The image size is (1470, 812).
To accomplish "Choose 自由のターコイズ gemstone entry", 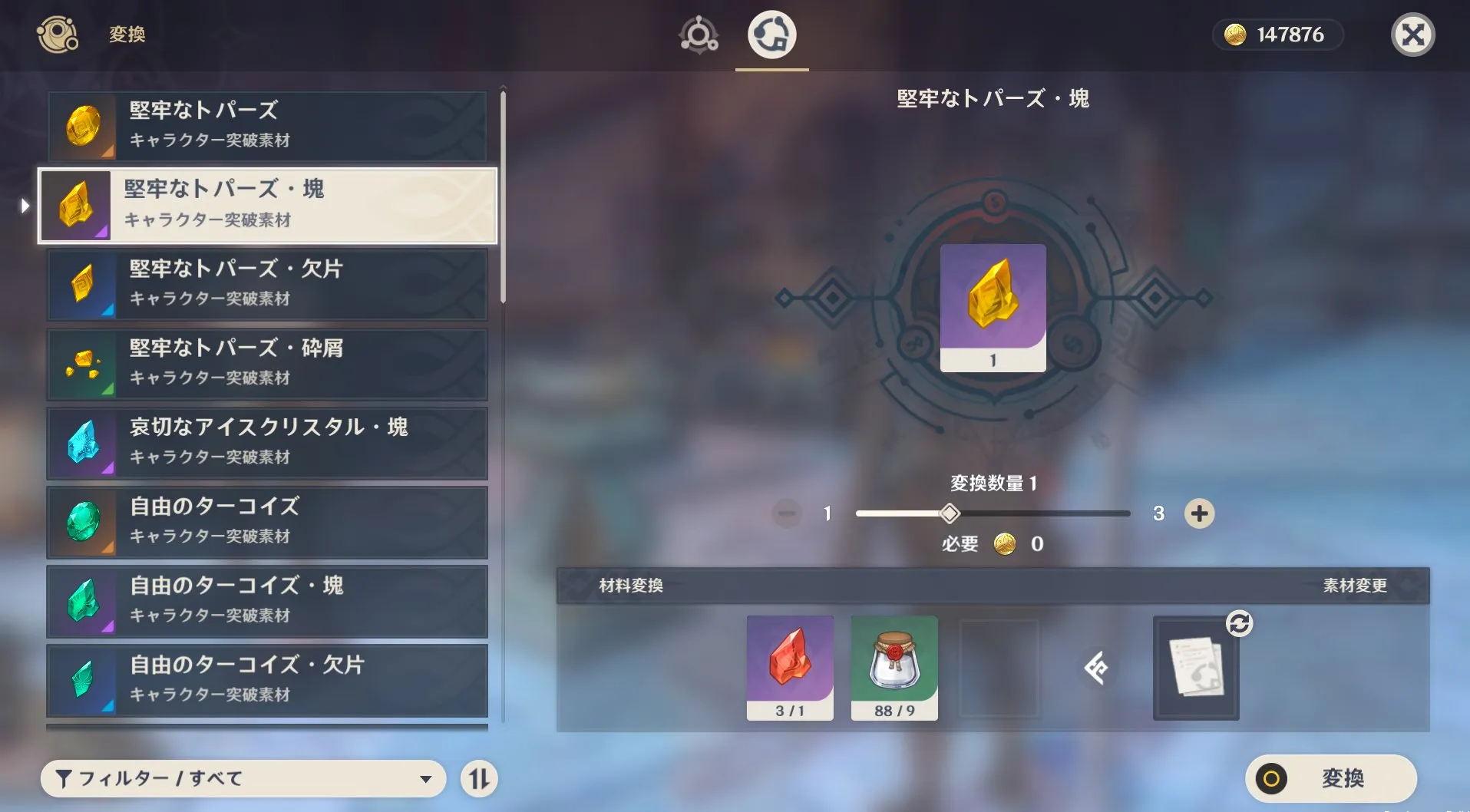I will point(267,522).
